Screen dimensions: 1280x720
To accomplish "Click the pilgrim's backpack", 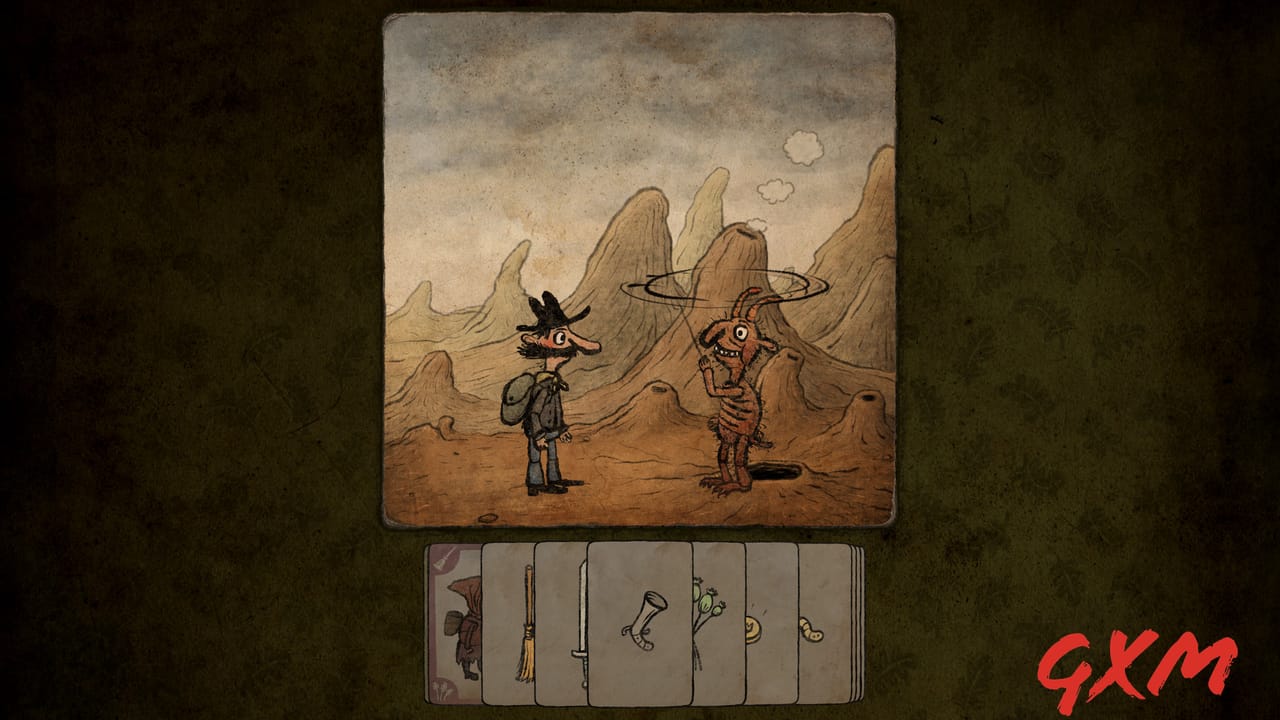I will pyautogui.click(x=516, y=400).
